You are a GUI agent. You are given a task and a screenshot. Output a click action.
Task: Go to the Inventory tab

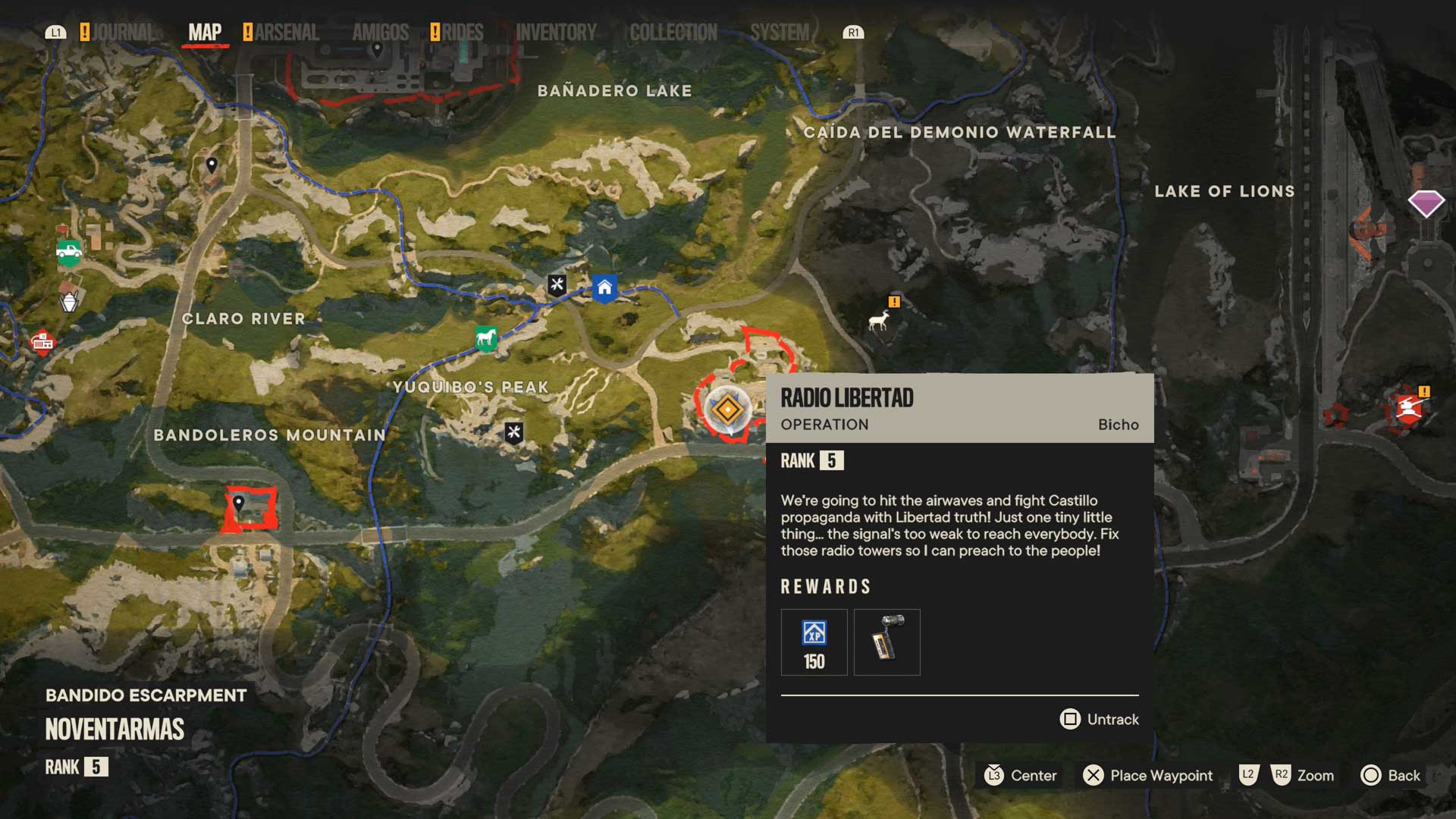coord(556,33)
